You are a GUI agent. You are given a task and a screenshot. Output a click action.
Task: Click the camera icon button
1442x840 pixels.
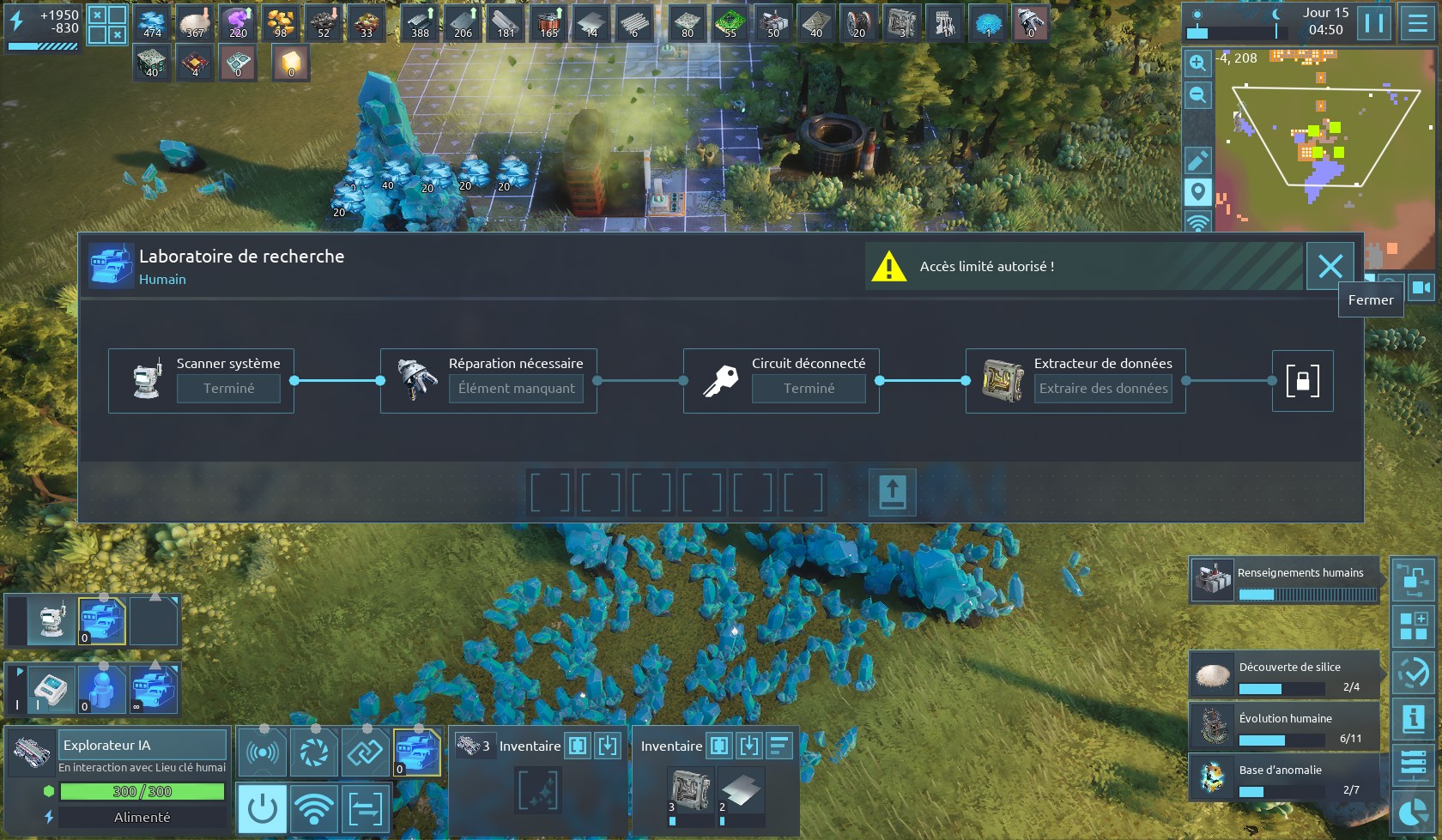(1421, 287)
